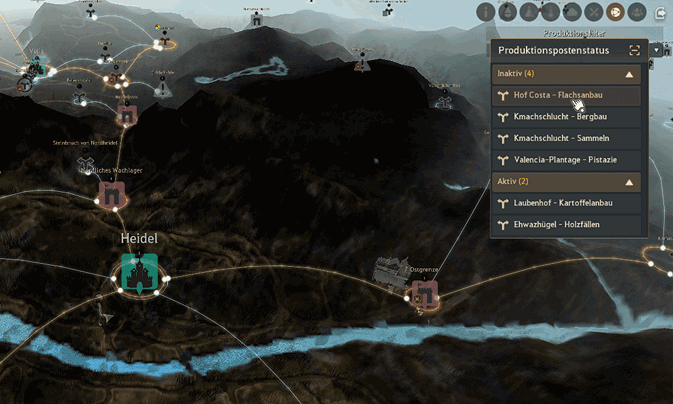Viewport: 673px width, 404px height.
Task: Open Valencia-Plantage - Pistazie entry
Action: (x=566, y=160)
